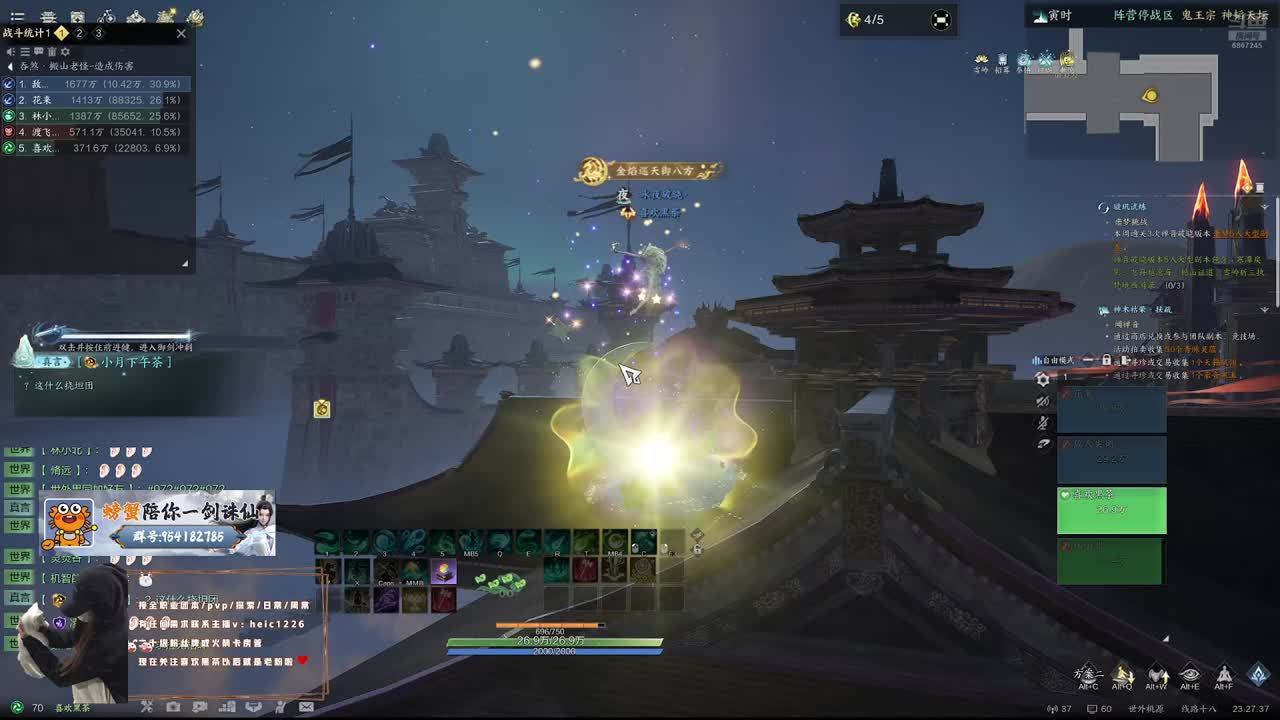
Task: Open the combat statistics gear settings
Action: [66, 51]
